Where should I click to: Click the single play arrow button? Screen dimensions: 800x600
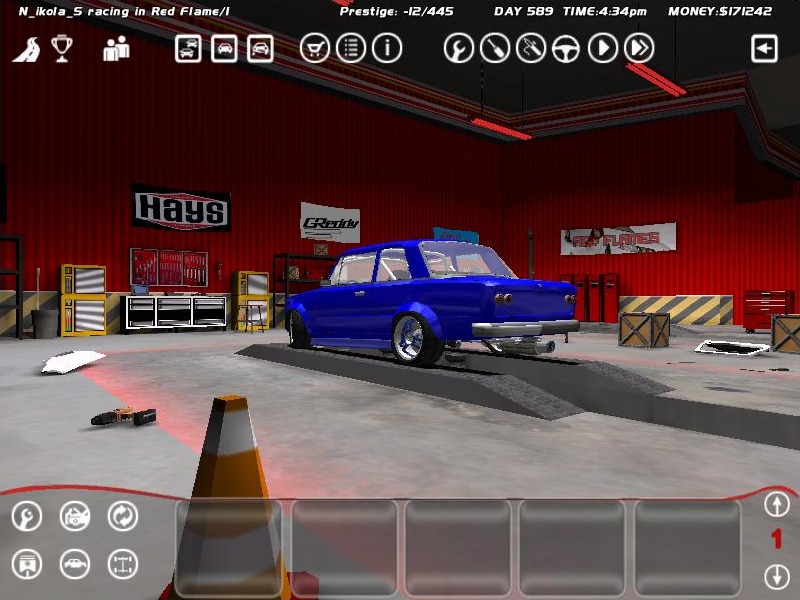tap(602, 48)
